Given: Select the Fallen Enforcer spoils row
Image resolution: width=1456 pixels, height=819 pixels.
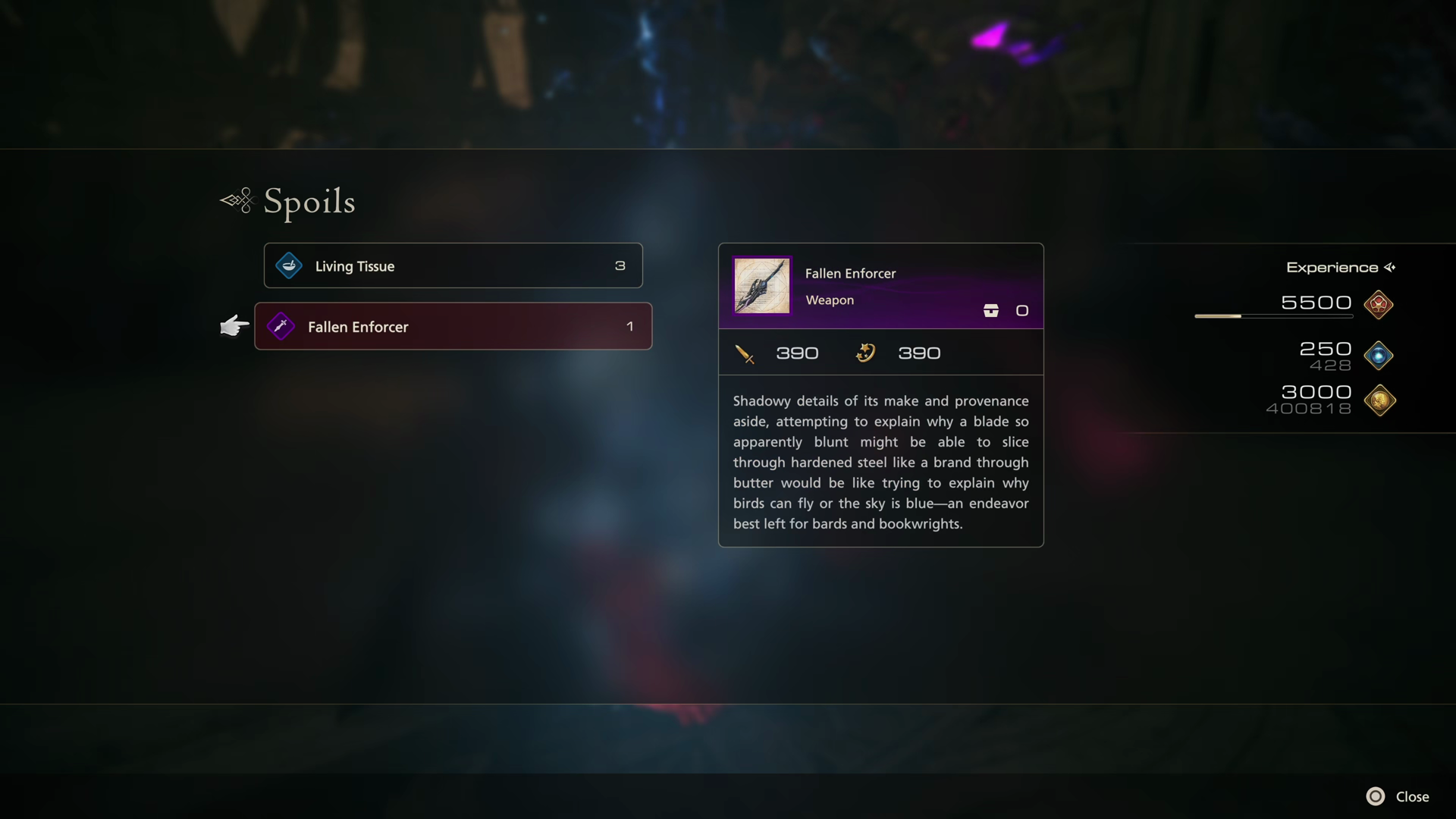Looking at the screenshot, I should tap(453, 326).
